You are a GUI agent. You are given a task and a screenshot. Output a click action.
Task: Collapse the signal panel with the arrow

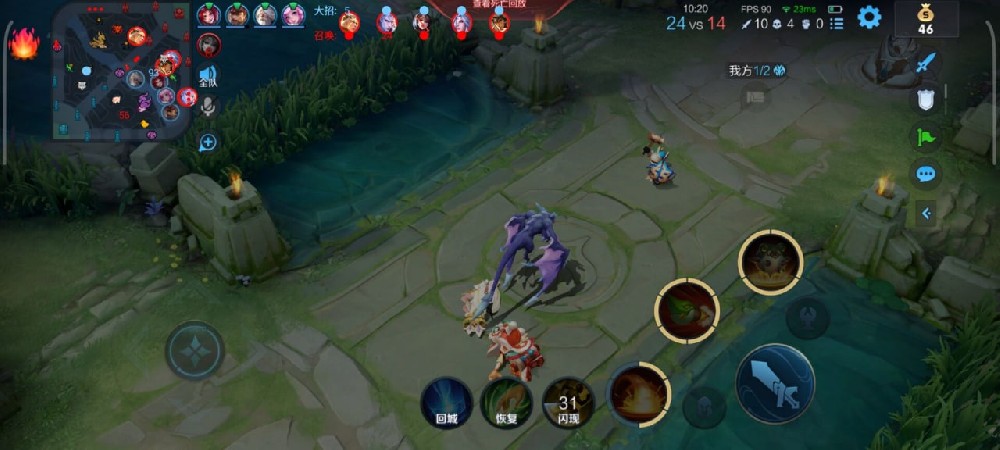[926, 212]
